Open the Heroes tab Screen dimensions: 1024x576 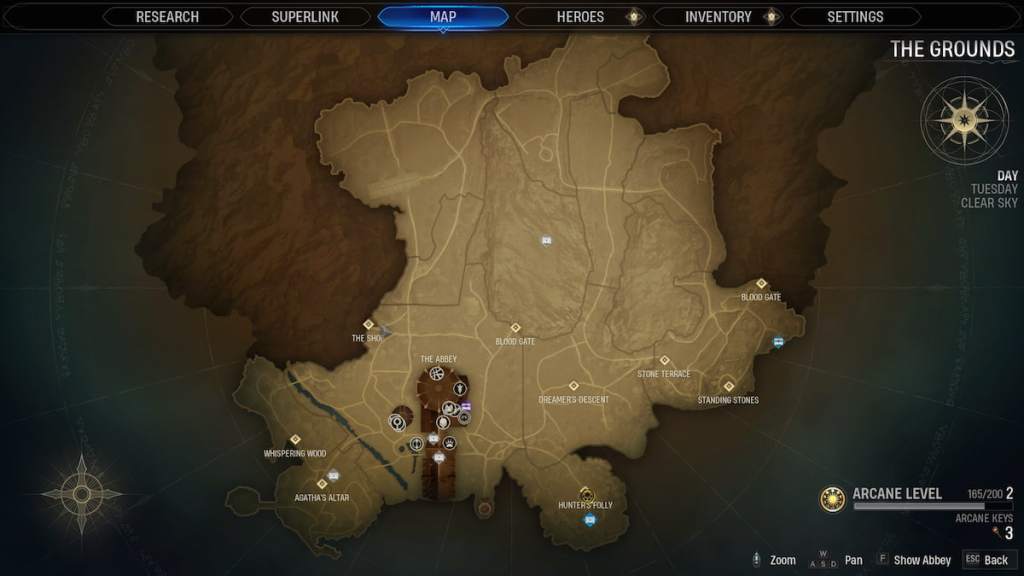point(580,17)
